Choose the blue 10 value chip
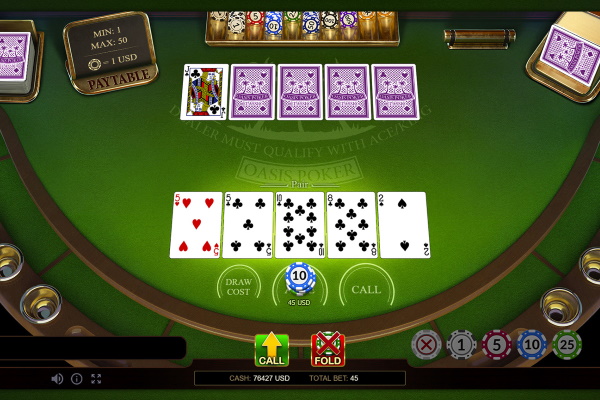600x400 pixels. point(532,345)
